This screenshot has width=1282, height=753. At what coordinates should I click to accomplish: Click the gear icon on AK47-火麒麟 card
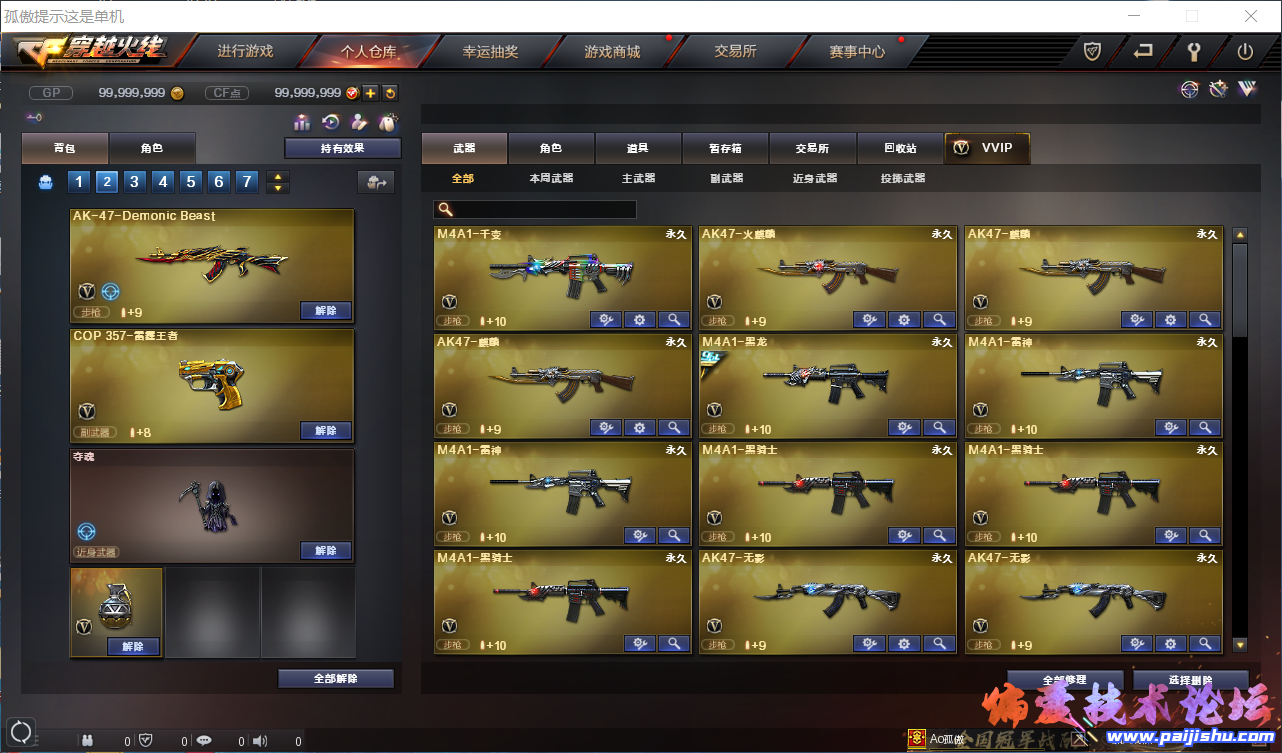pyautogui.click(x=903, y=319)
